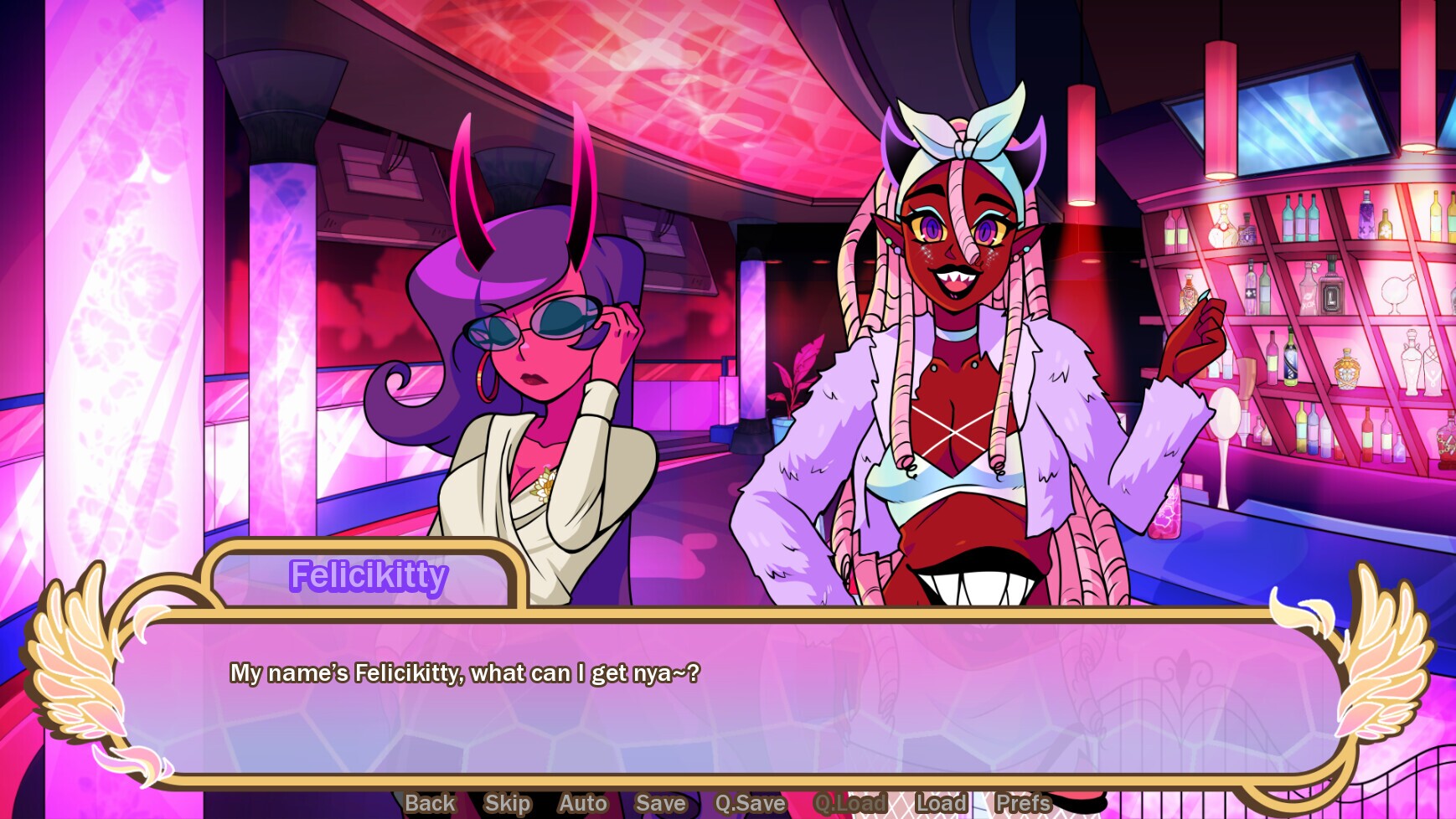Quick load with the Q.Load button

(x=849, y=803)
